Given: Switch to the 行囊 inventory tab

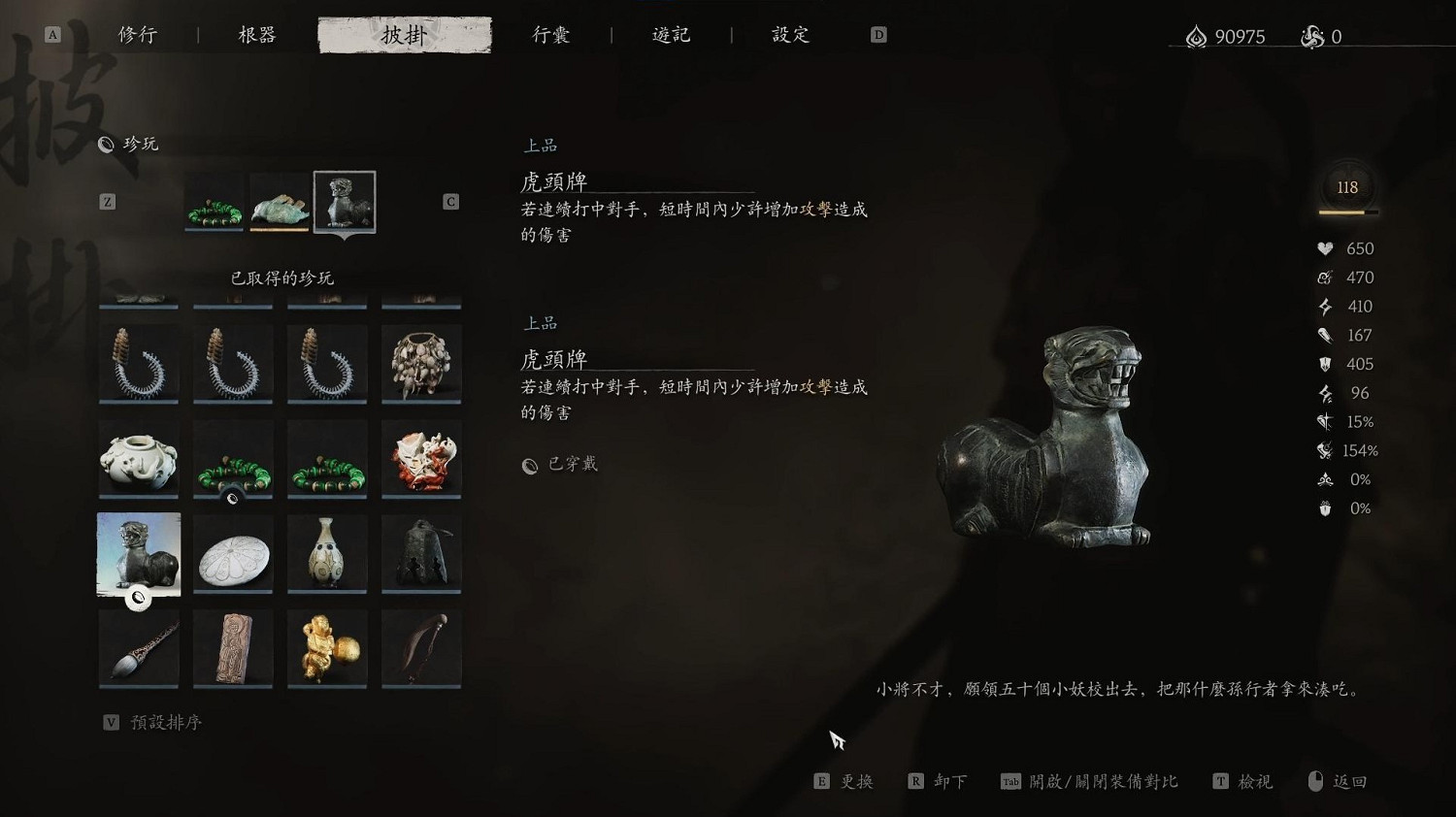Looking at the screenshot, I should (551, 34).
